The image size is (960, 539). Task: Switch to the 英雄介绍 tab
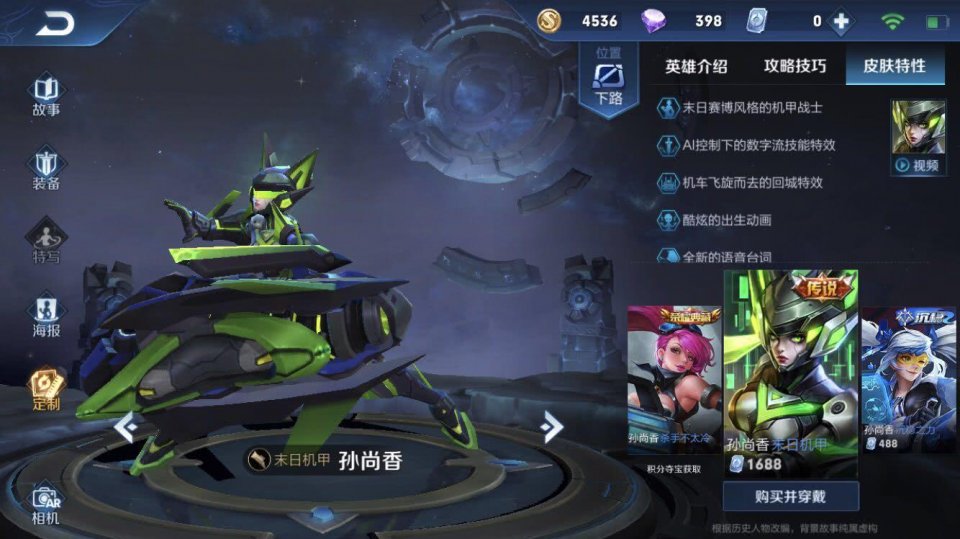coord(696,67)
